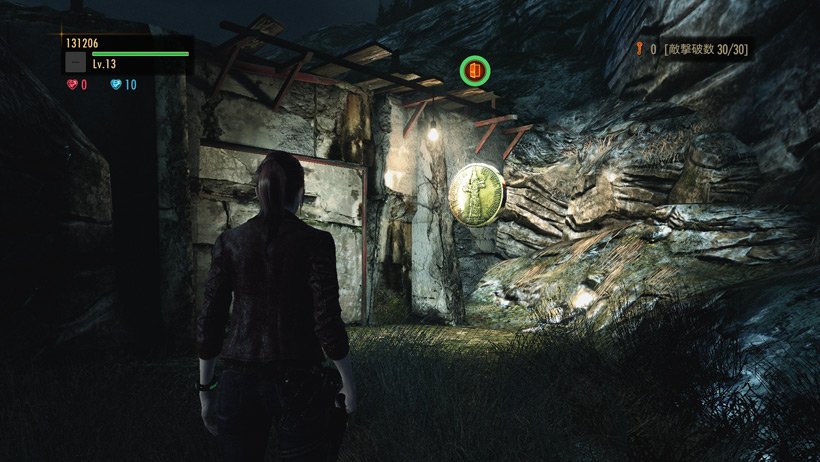
Task: Click the blue heart item icon
Action: (115, 85)
